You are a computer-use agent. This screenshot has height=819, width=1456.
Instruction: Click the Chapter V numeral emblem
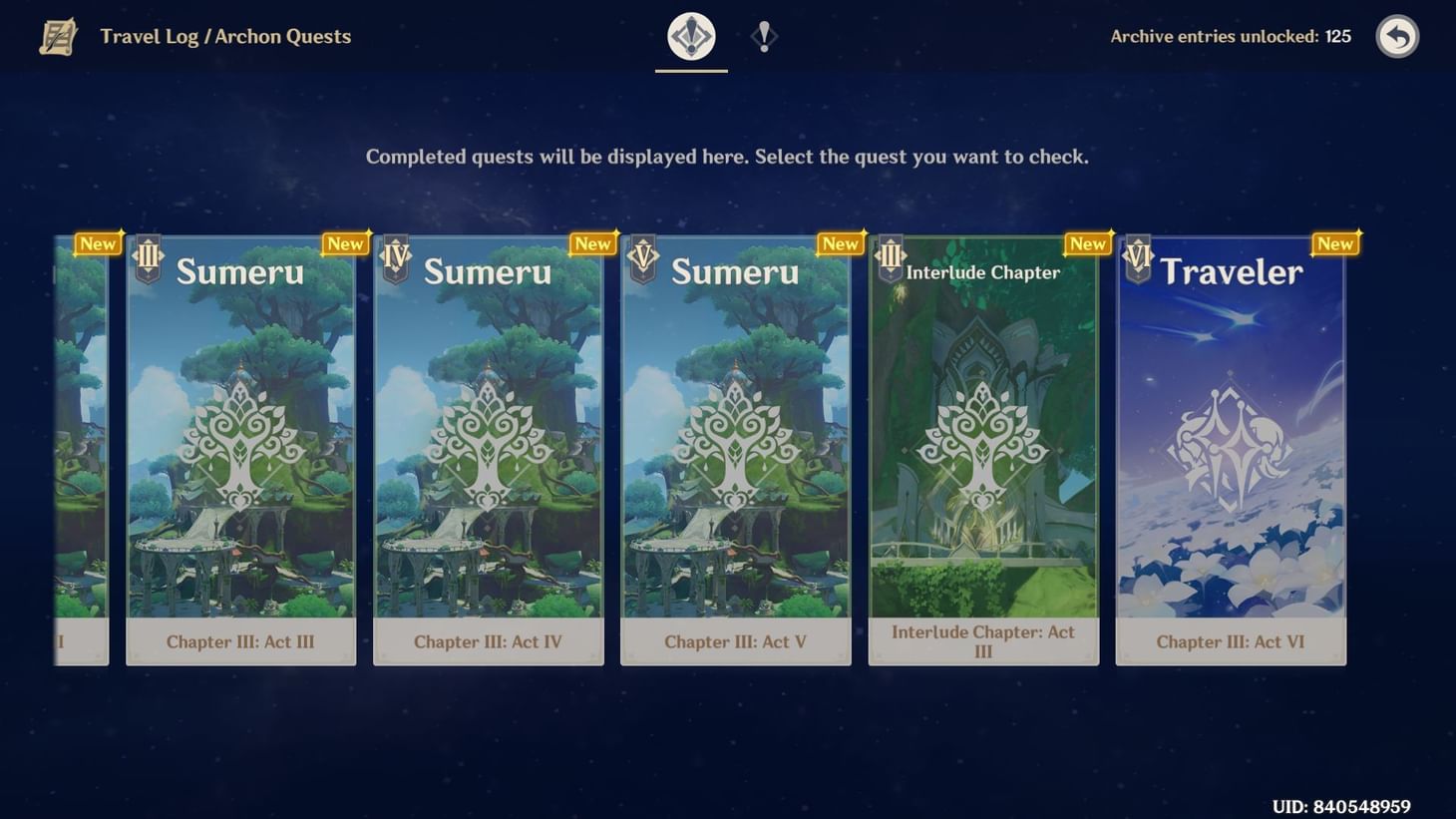coord(642,257)
